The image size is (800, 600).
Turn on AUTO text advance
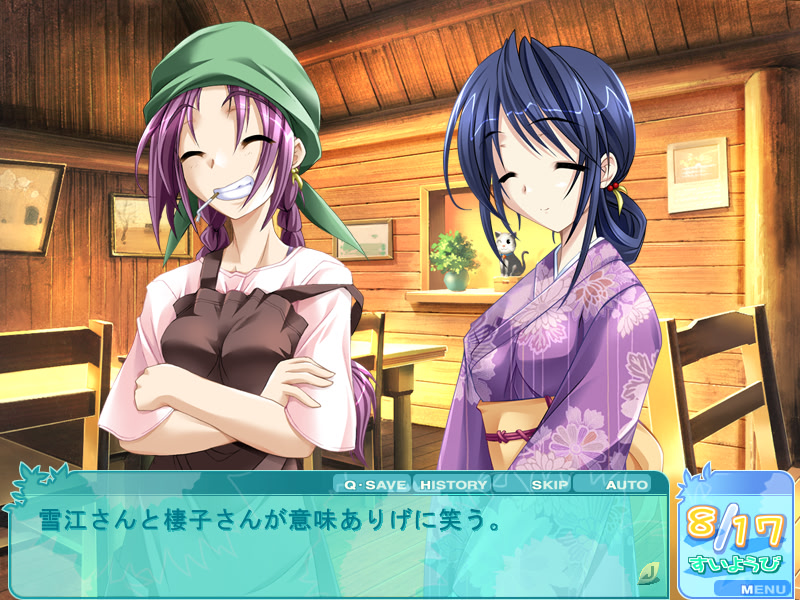click(x=626, y=485)
